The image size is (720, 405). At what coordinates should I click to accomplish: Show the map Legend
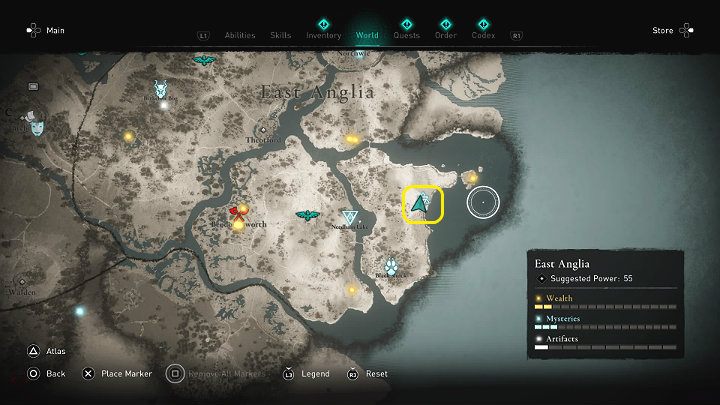point(307,373)
